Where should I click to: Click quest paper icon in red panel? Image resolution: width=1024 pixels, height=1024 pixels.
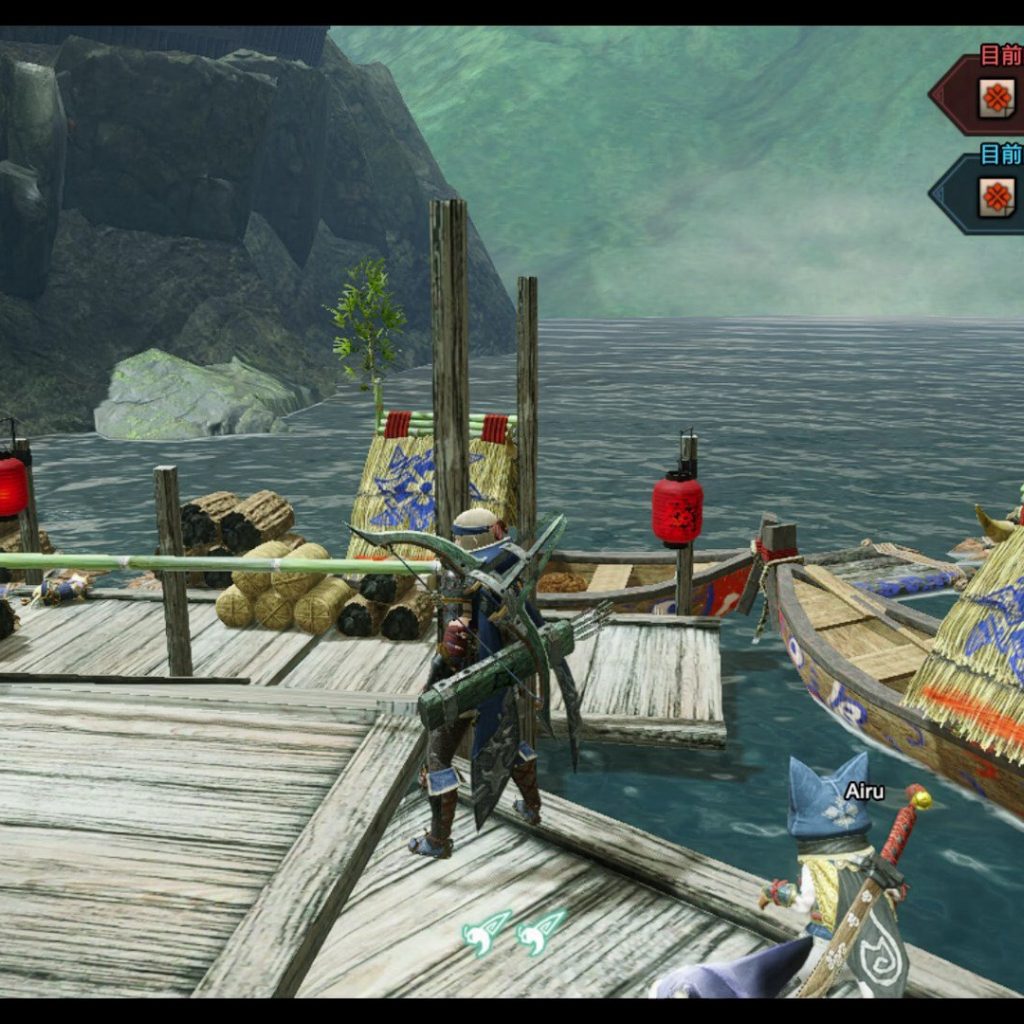996,98
